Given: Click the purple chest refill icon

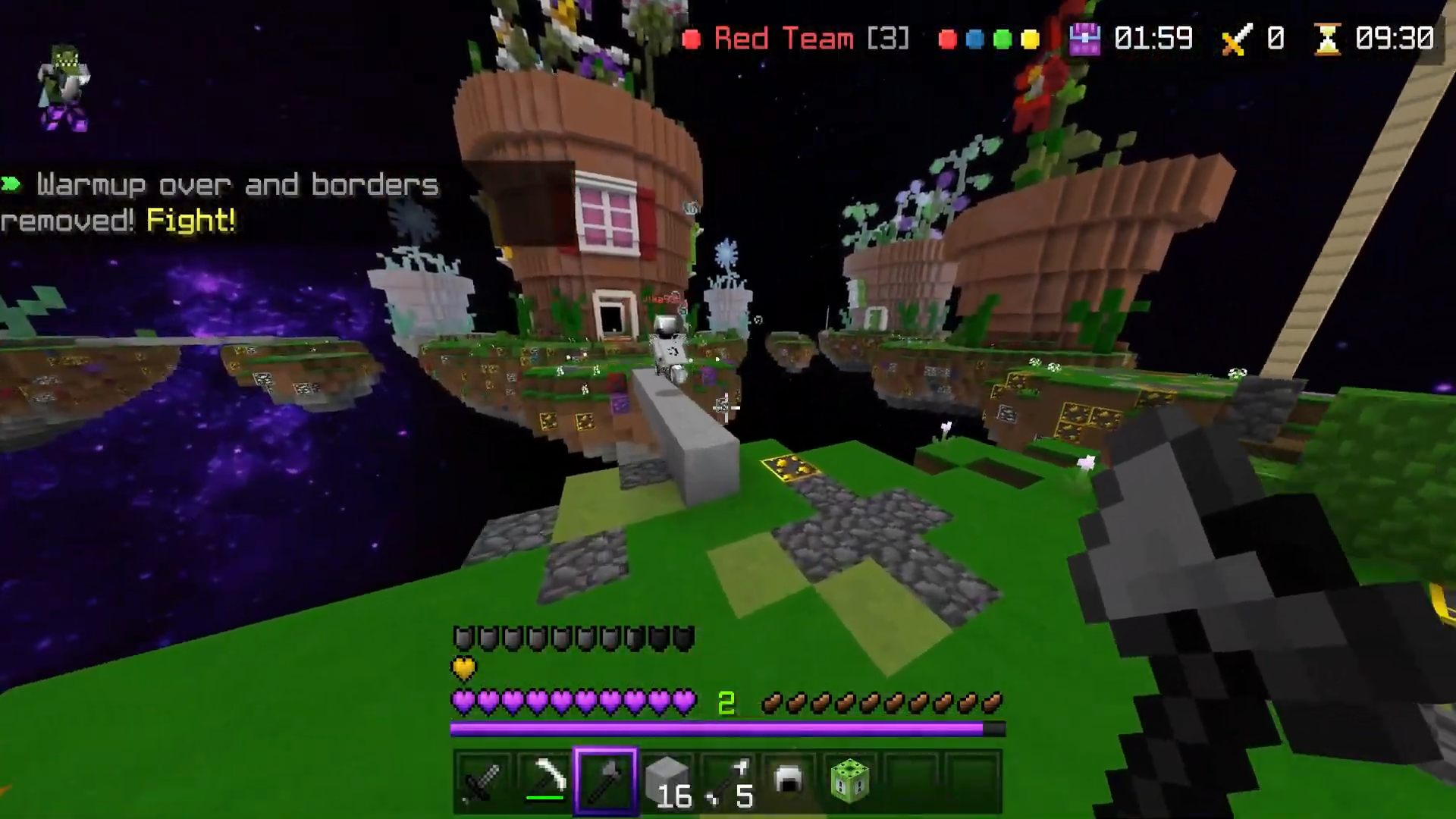Looking at the screenshot, I should click(1084, 39).
